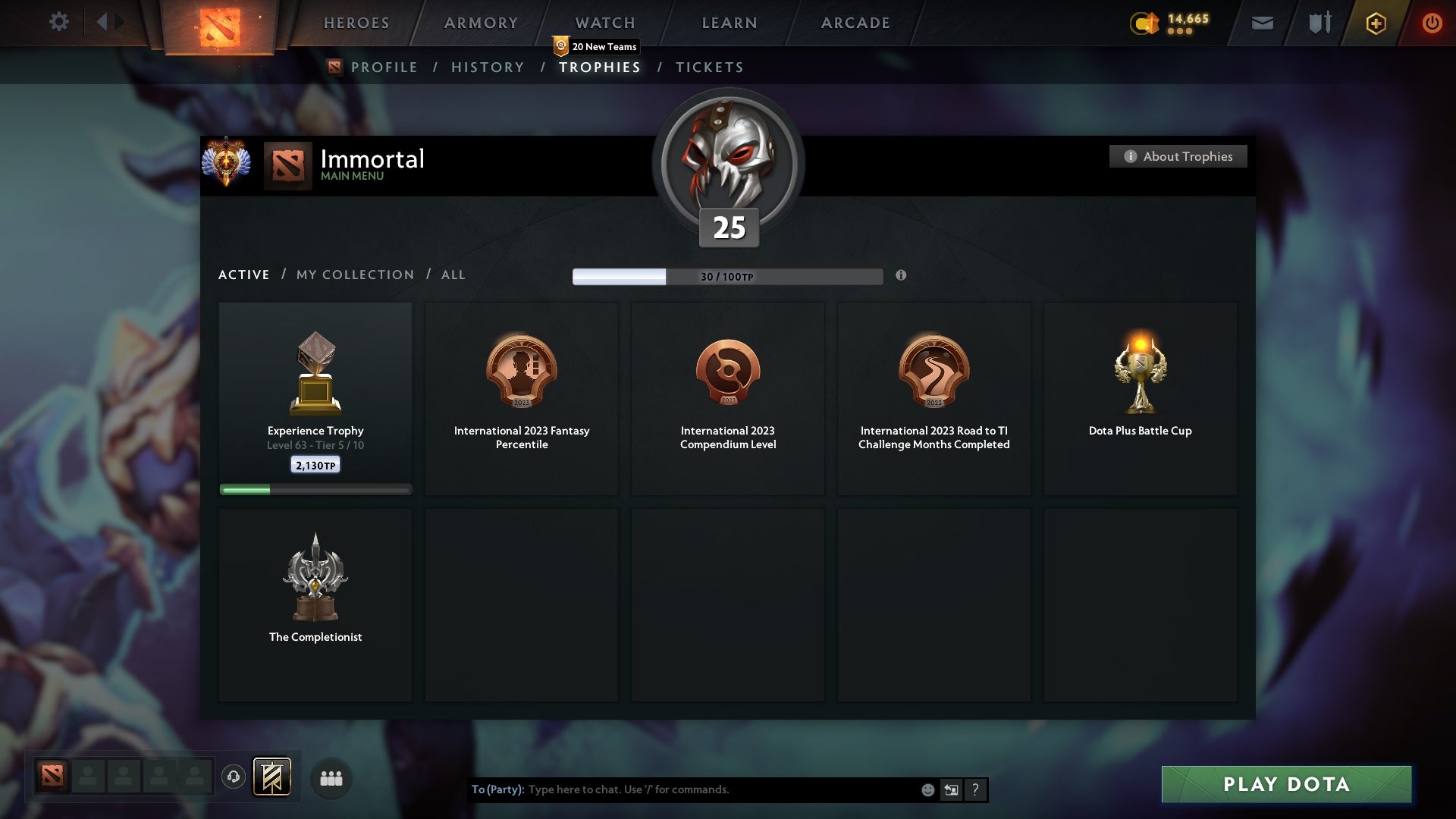Click the settings gear icon
This screenshot has width=1456, height=819.
(x=59, y=22)
